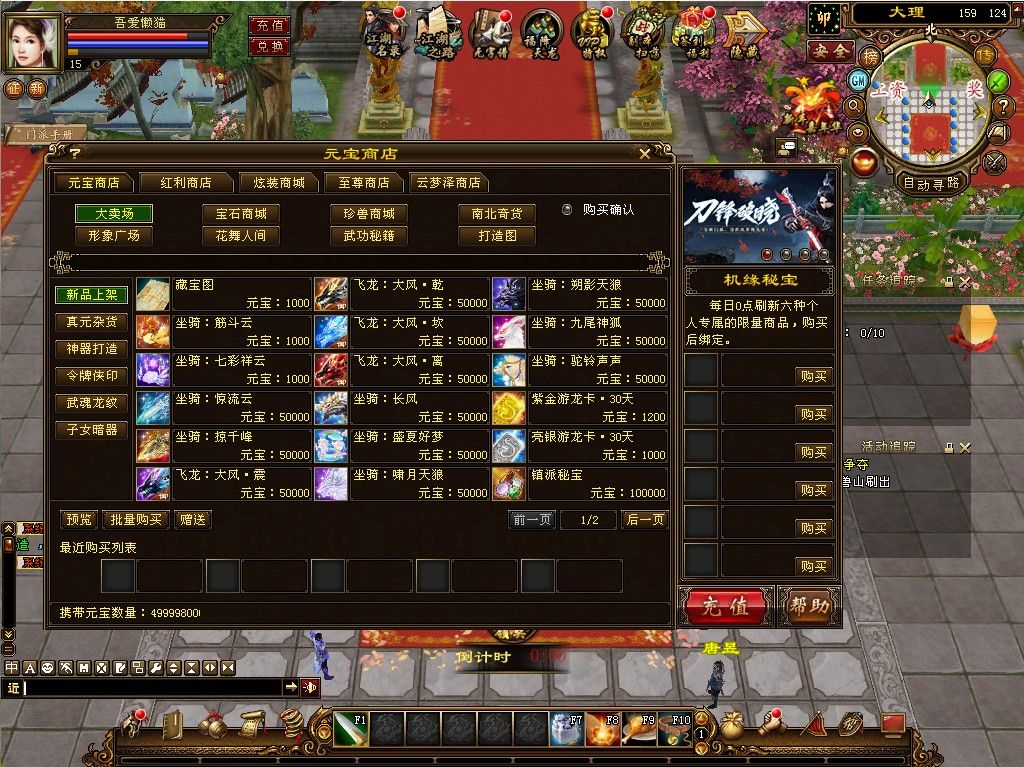The width and height of the screenshot is (1024, 767).
Task: Open the 真元杂货 item list
Action: [x=91, y=322]
